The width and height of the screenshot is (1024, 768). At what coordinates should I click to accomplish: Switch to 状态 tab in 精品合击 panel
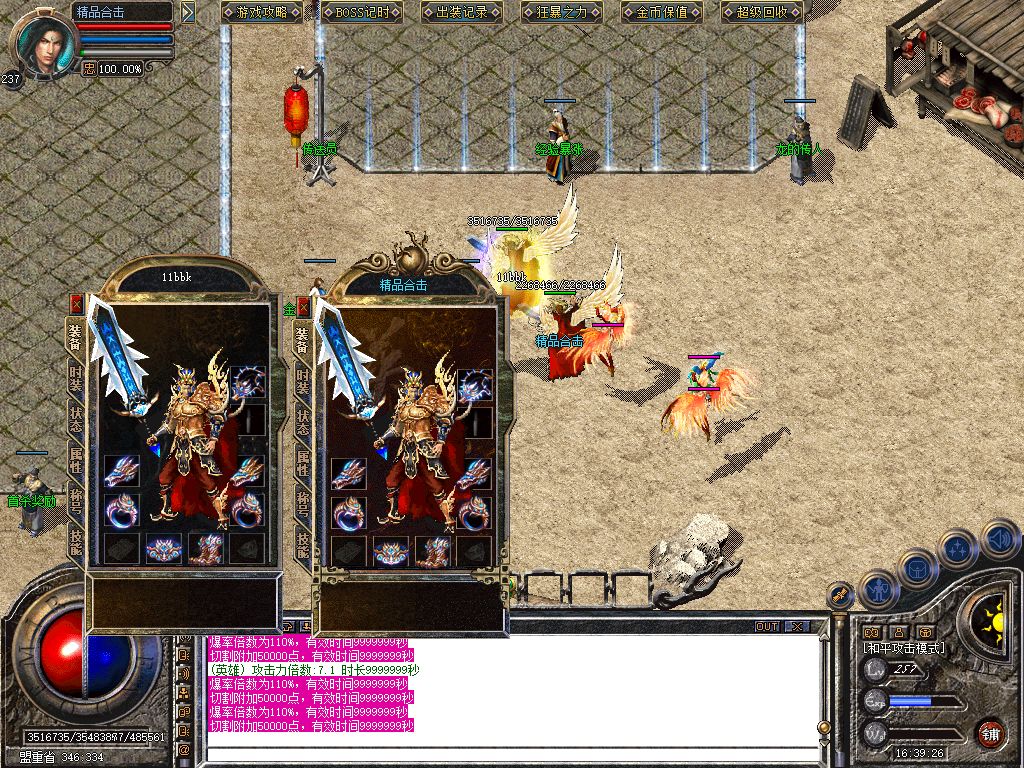click(x=303, y=422)
